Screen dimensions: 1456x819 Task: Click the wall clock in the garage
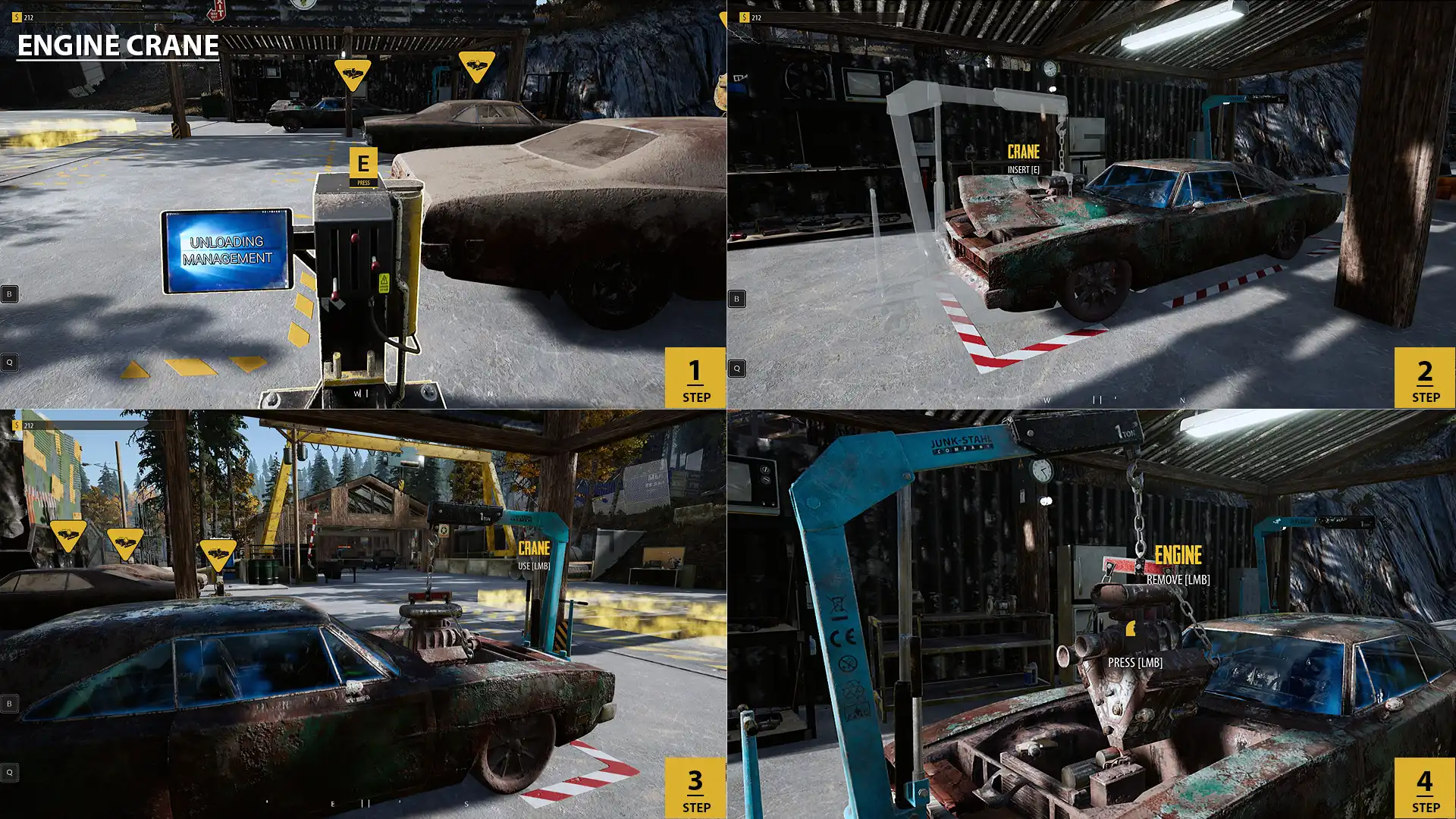[1049, 70]
